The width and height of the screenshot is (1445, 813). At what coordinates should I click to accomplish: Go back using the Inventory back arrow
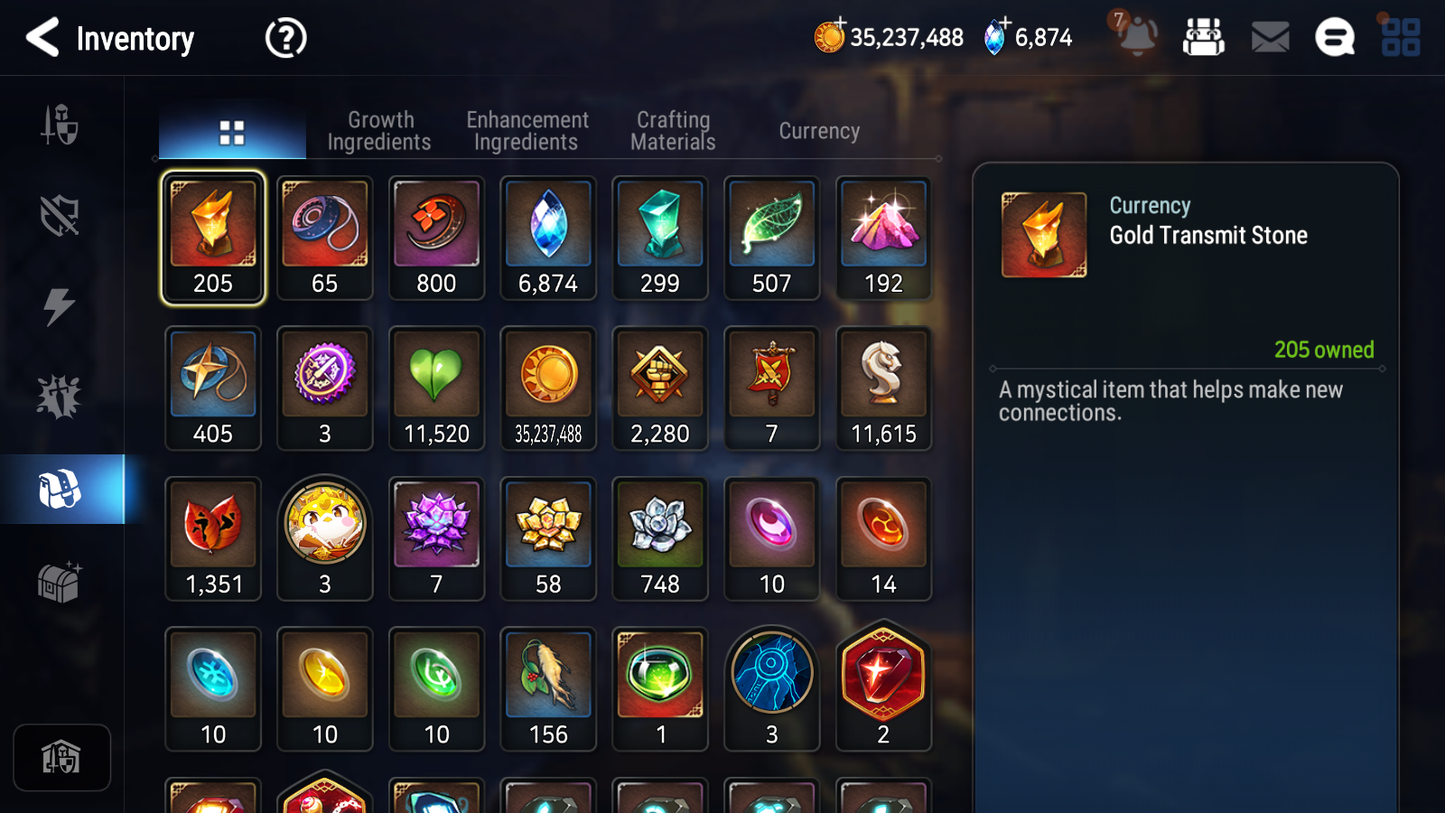[x=44, y=38]
